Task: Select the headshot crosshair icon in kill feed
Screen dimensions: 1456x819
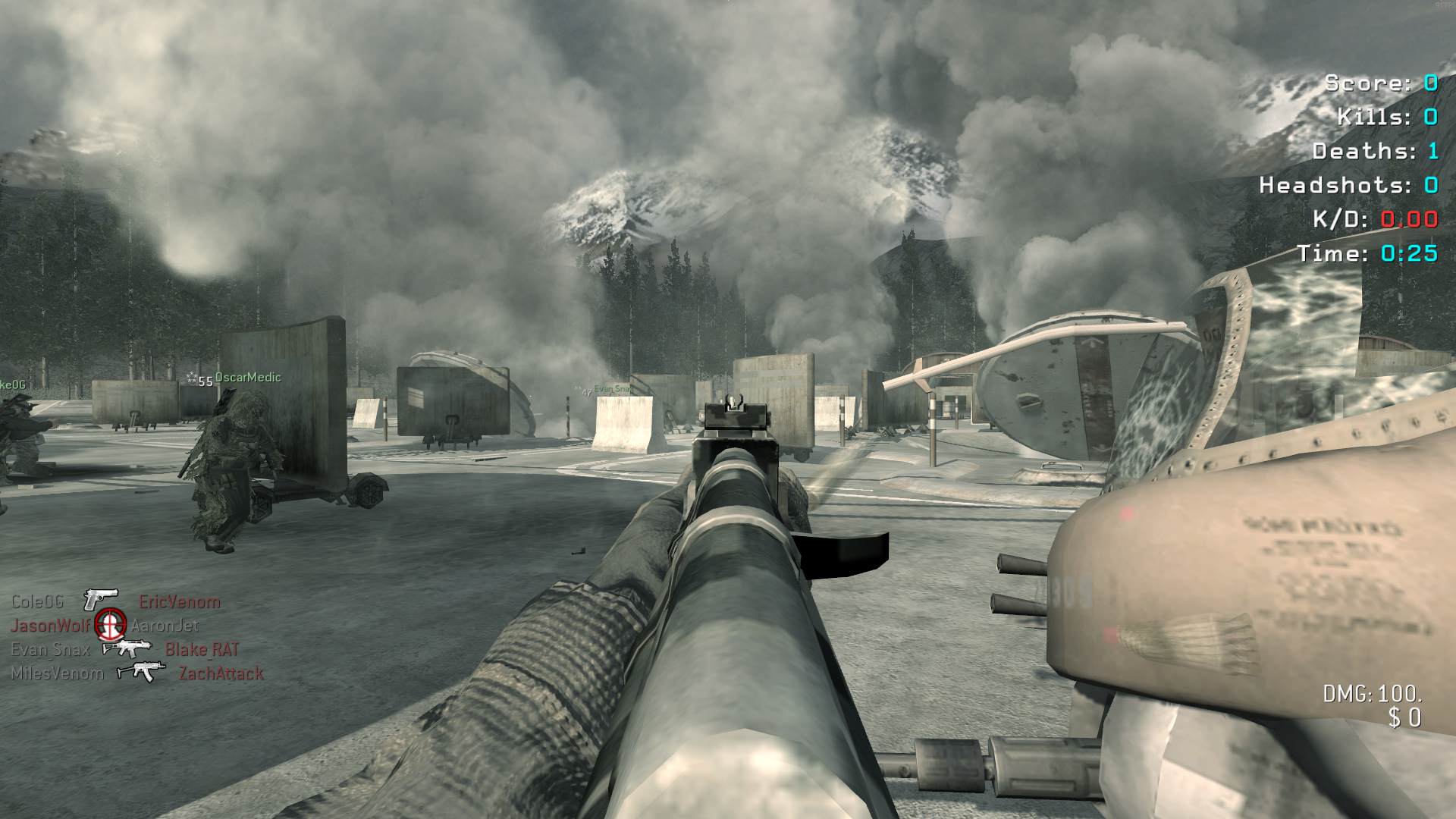Action: point(111,625)
